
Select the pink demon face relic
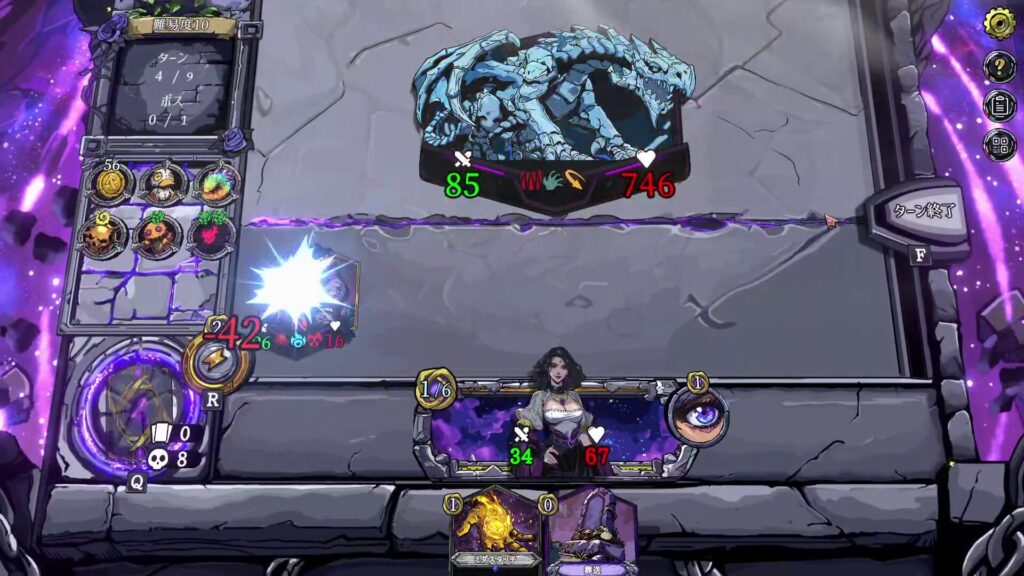coord(211,236)
